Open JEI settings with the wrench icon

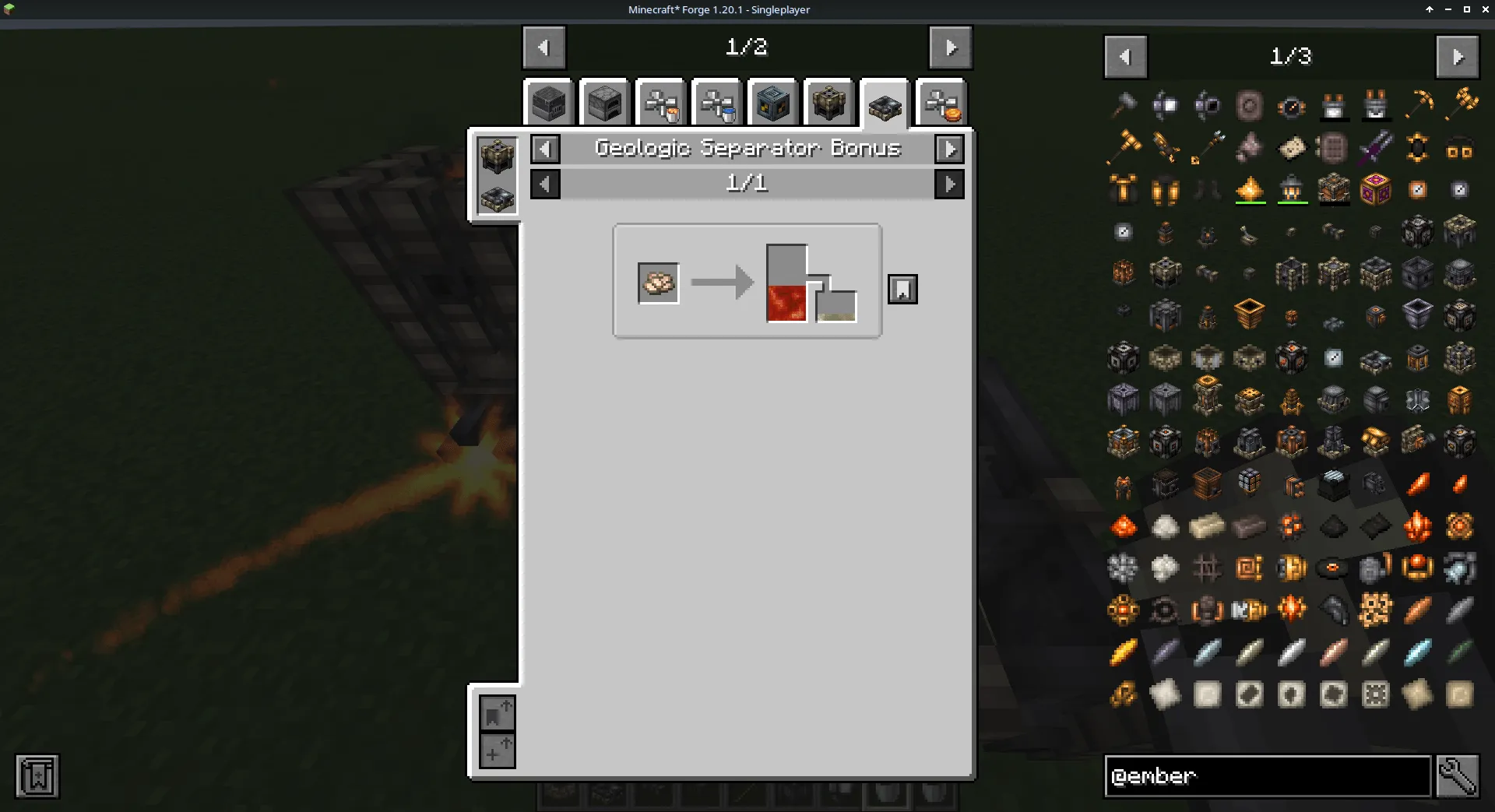tap(1459, 776)
